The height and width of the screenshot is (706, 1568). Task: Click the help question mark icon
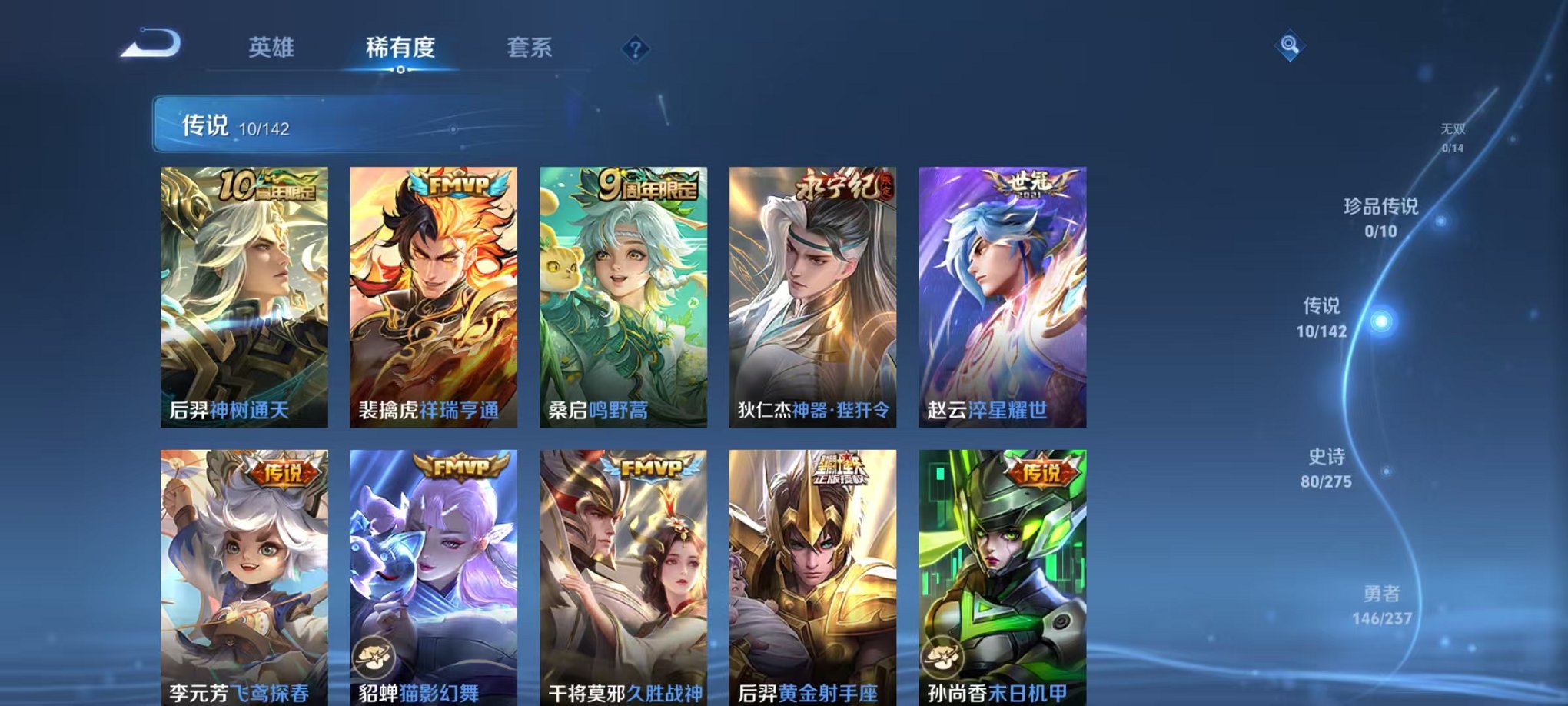tap(635, 50)
